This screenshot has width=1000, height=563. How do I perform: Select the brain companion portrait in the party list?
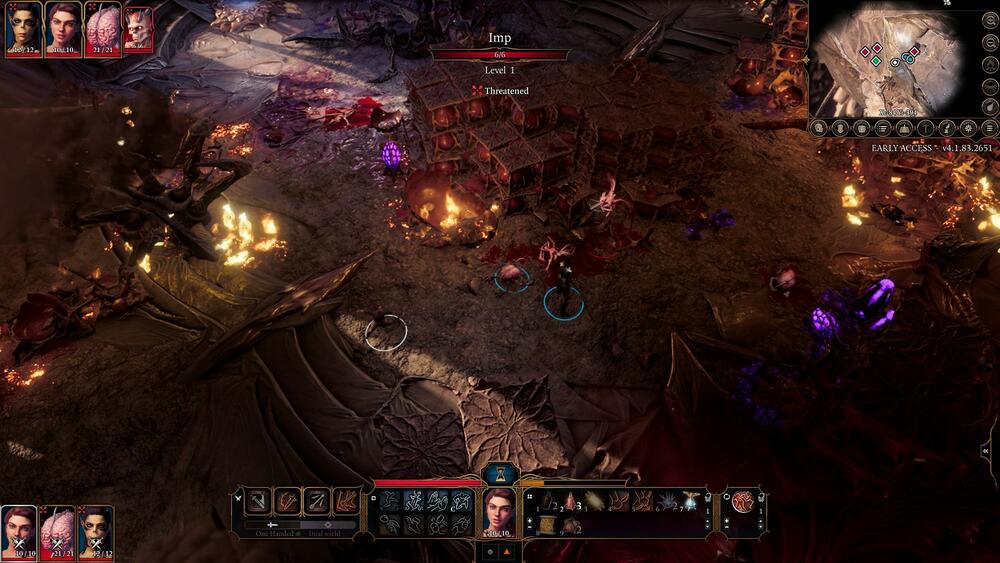tap(58, 531)
